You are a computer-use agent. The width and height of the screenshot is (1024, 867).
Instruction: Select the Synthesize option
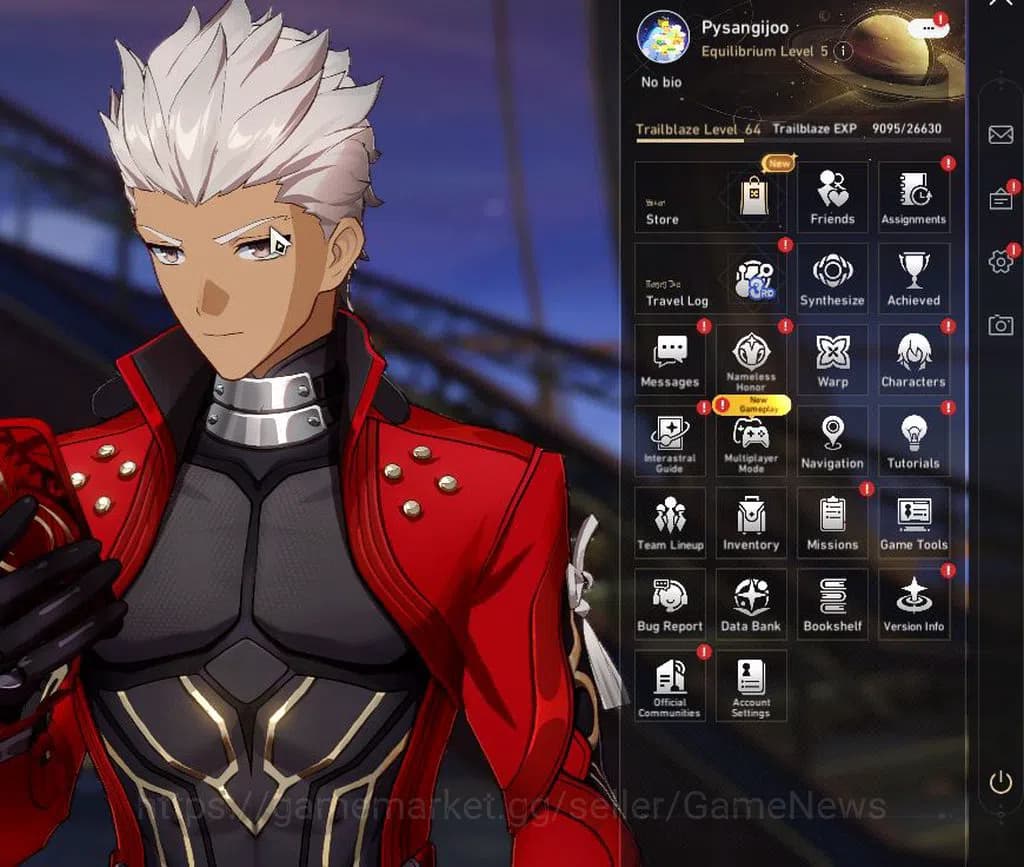(832, 279)
